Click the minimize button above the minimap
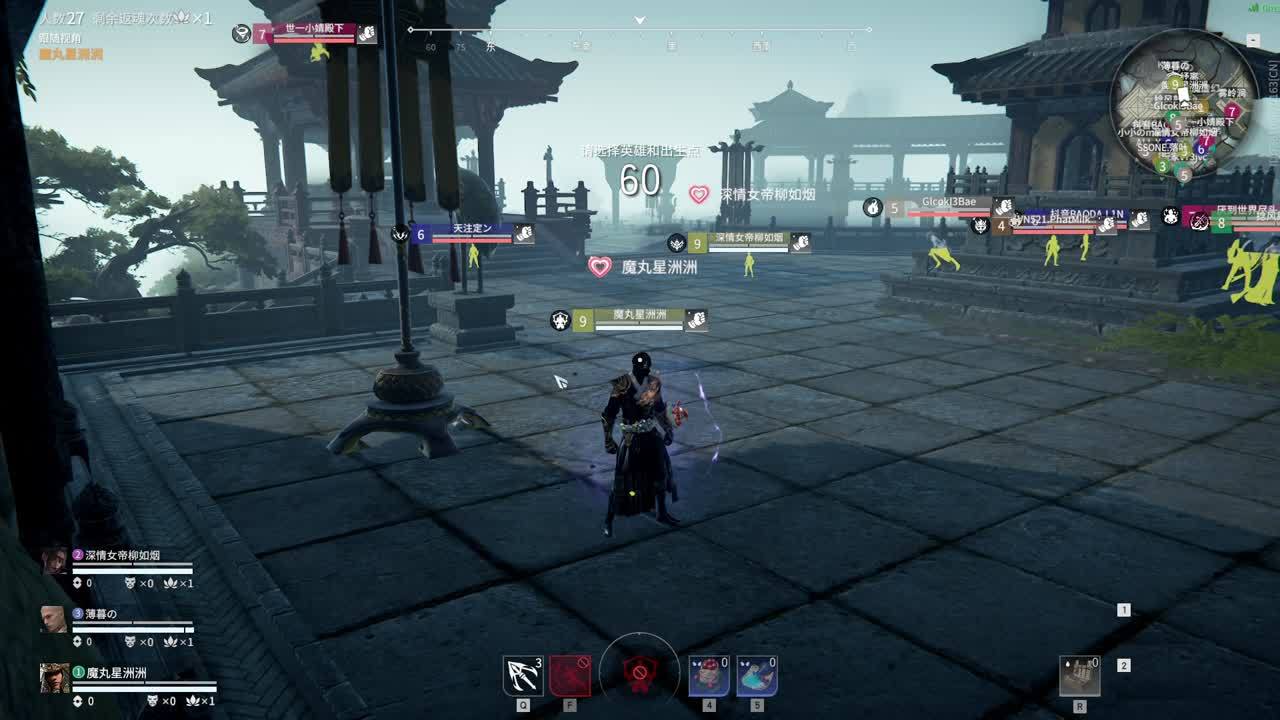The height and width of the screenshot is (720, 1280). [1253, 40]
